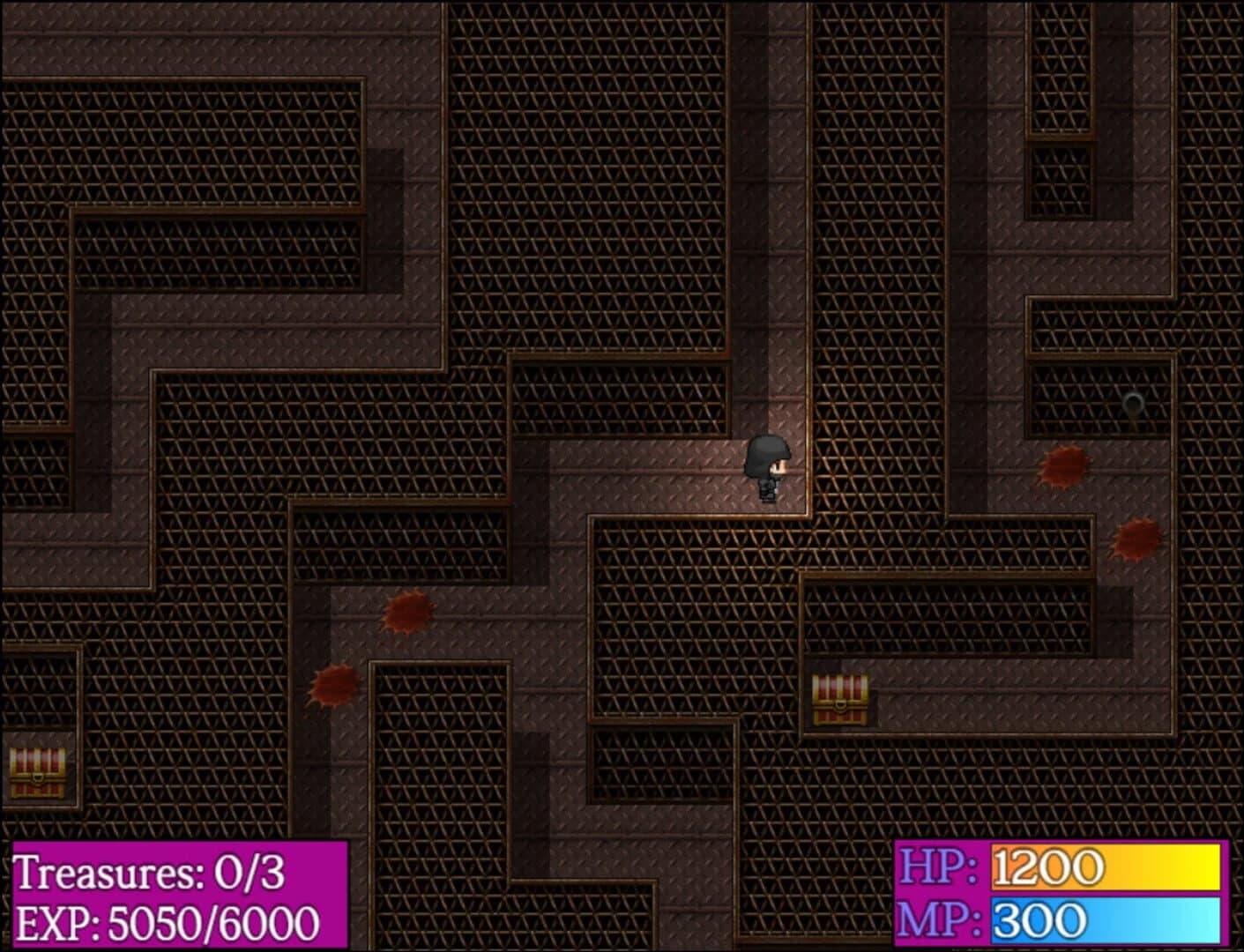Select the Treasures: 0/3 counter text
The height and width of the screenshot is (952, 1244).
click(152, 874)
